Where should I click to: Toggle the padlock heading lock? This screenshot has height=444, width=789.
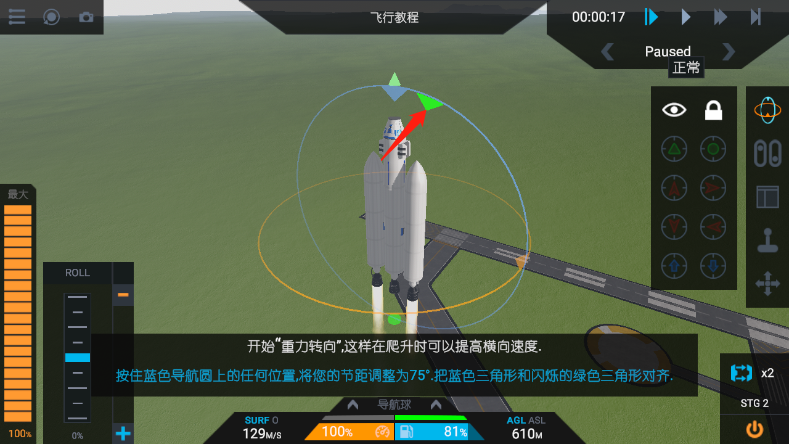[x=713, y=111]
